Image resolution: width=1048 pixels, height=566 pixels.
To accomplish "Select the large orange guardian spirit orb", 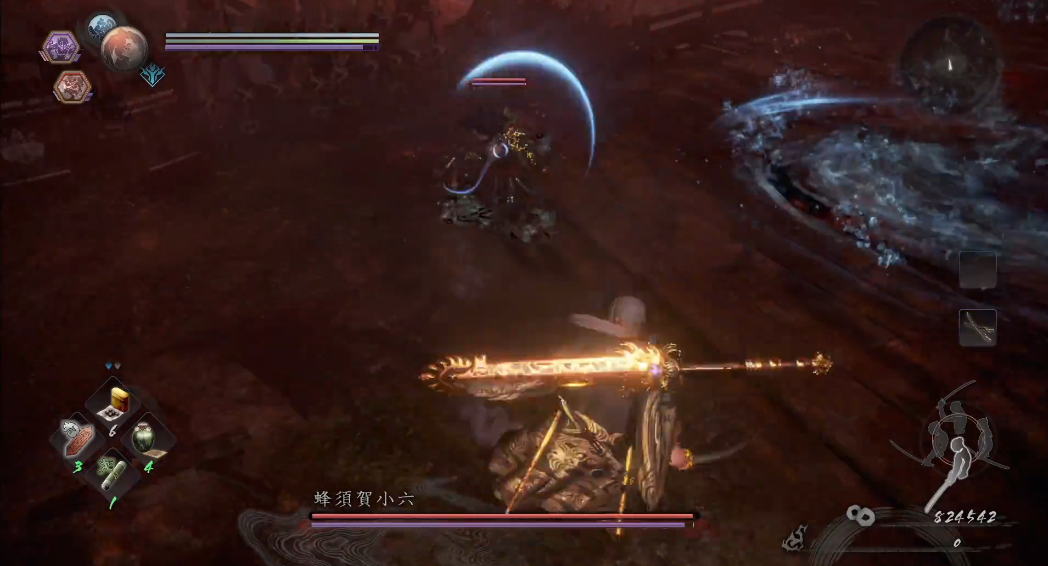I will (x=124, y=48).
